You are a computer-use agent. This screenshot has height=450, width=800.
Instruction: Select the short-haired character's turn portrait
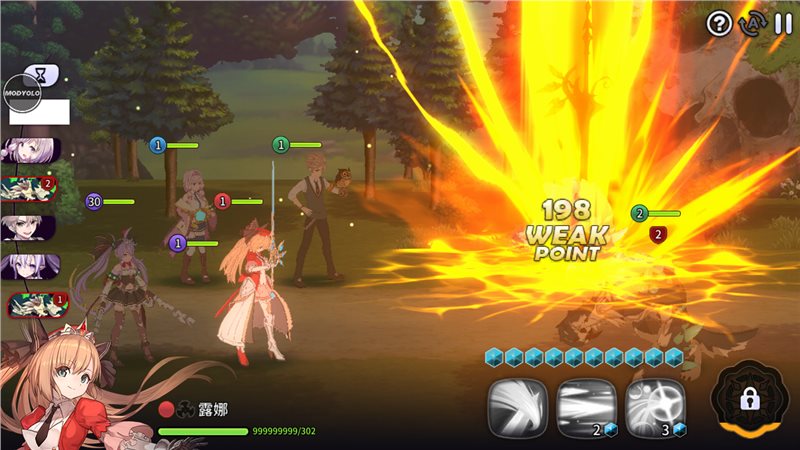(30, 227)
